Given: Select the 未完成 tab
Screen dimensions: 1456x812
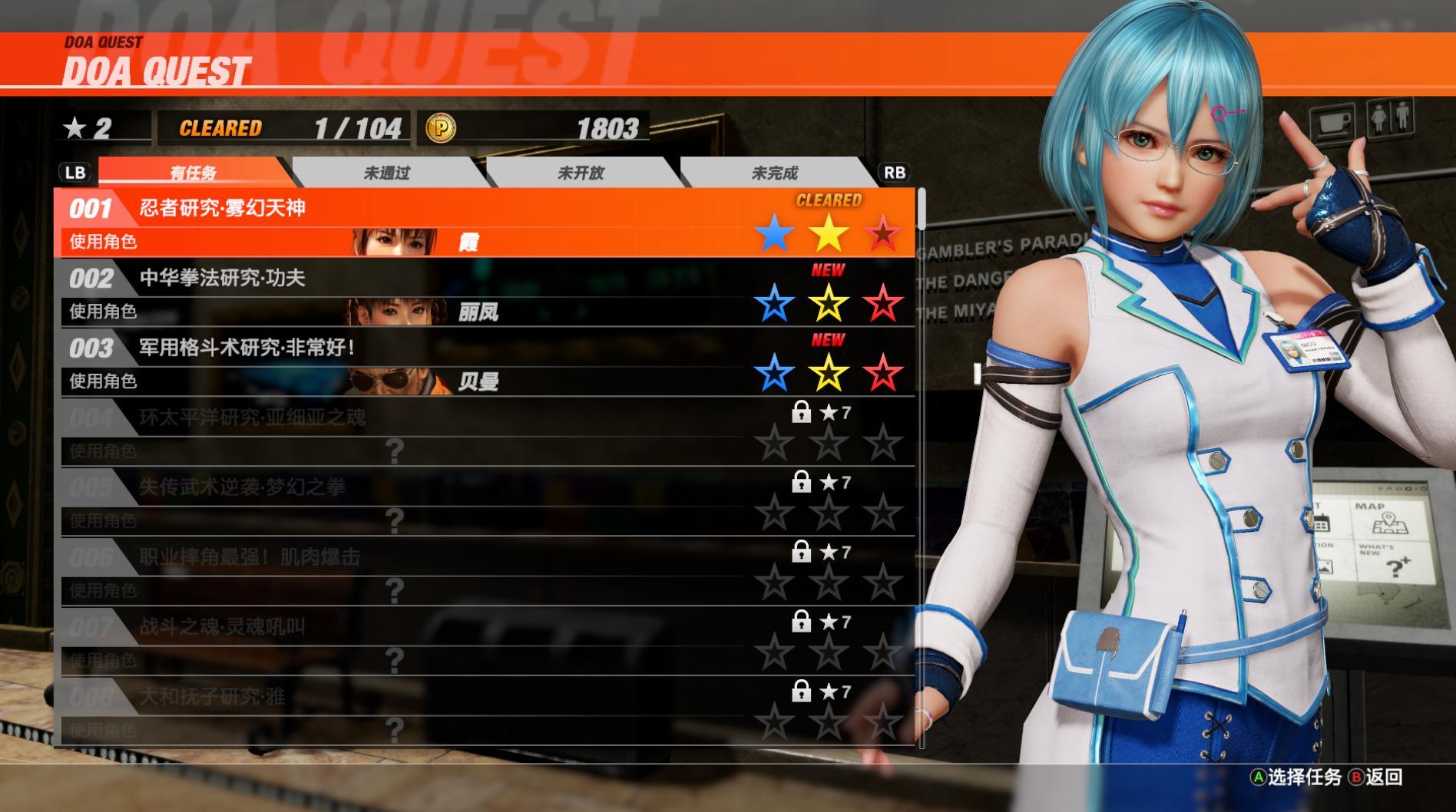Looking at the screenshot, I should (774, 173).
